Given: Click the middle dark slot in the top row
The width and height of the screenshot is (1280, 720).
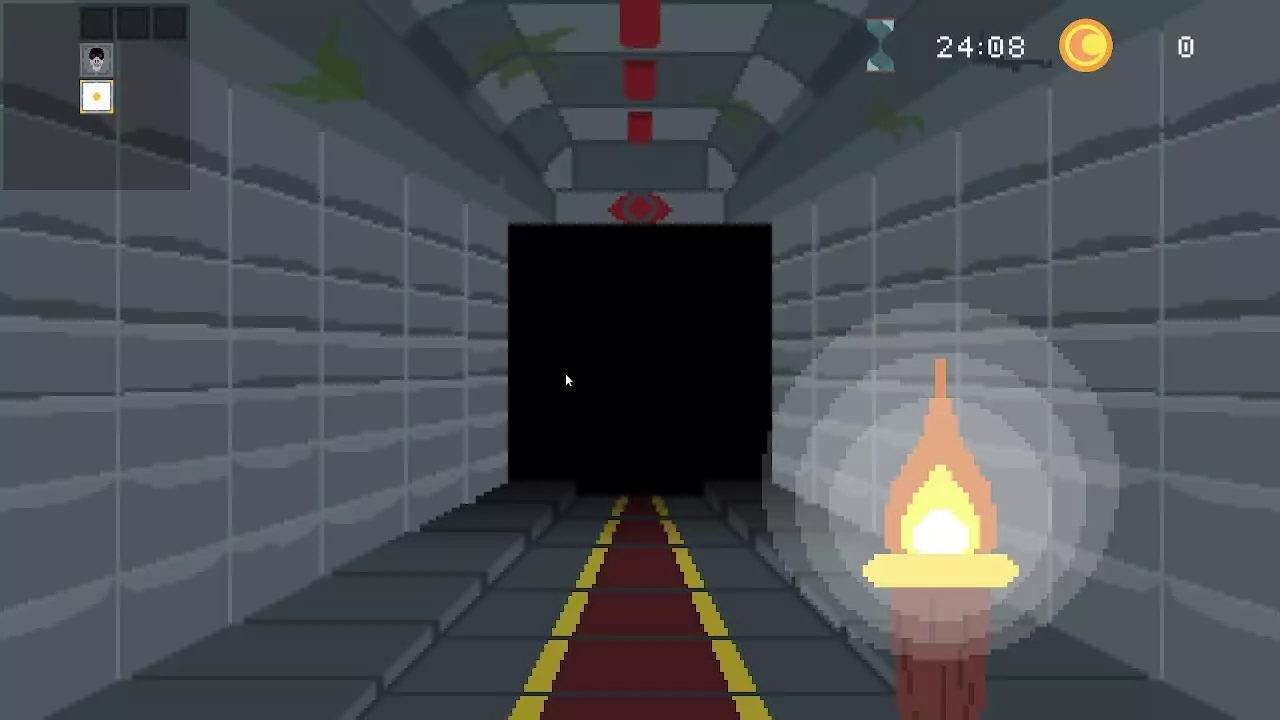Looking at the screenshot, I should (x=131, y=22).
